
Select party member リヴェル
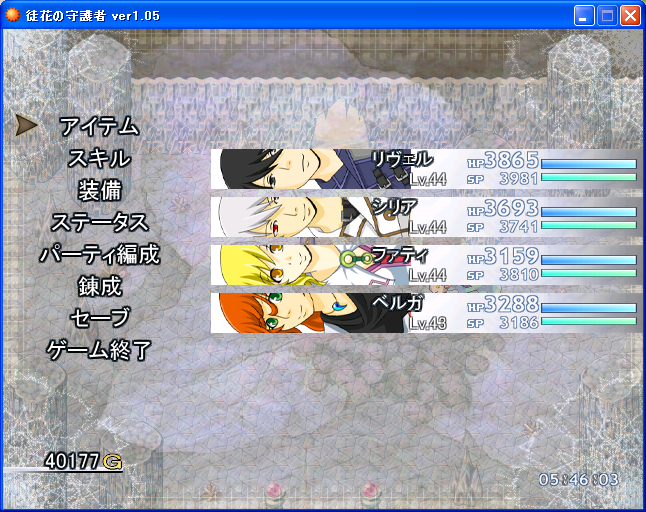coord(425,169)
